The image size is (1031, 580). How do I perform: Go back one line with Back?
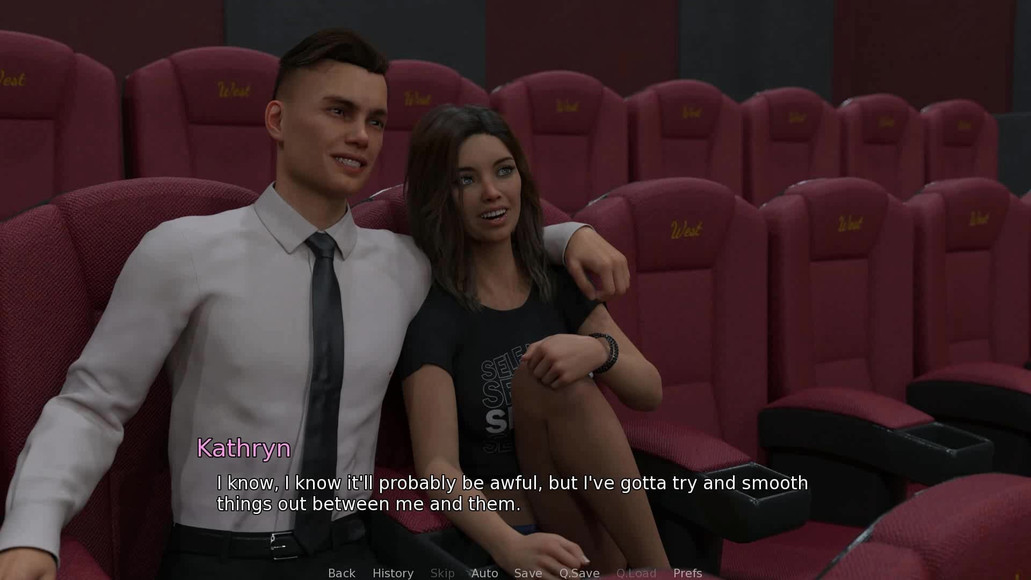(341, 573)
